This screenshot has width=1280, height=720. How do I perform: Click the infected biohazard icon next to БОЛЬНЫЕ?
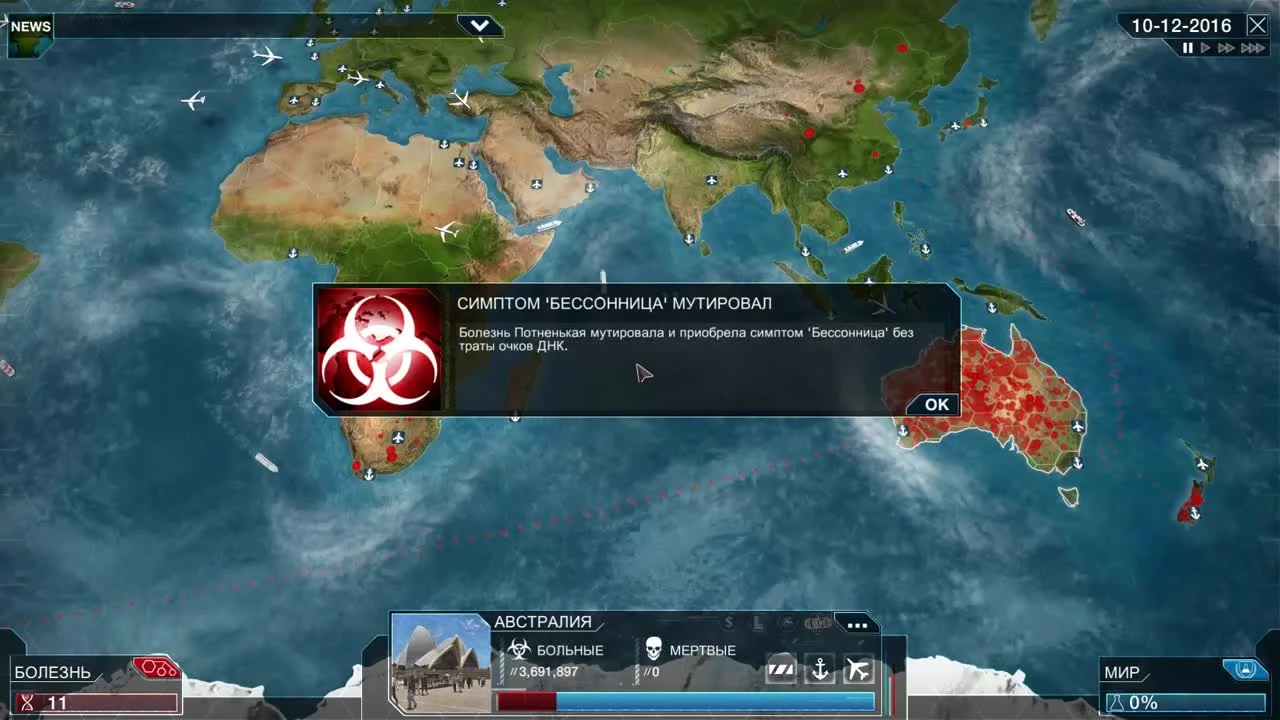coord(518,648)
